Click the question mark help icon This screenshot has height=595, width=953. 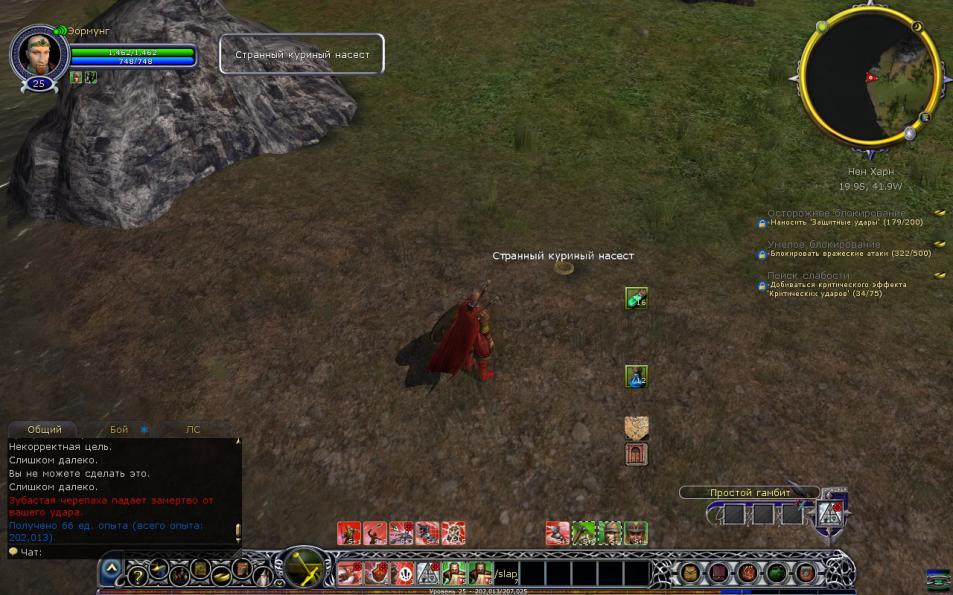pos(138,575)
